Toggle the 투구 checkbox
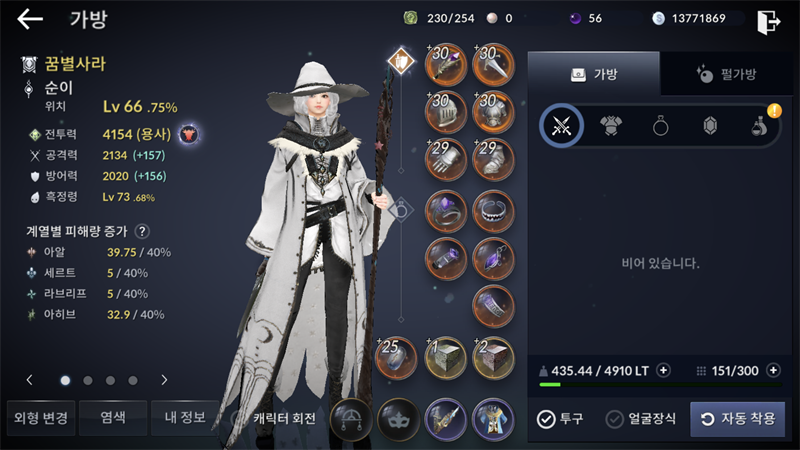This screenshot has height=450, width=800. (546, 419)
